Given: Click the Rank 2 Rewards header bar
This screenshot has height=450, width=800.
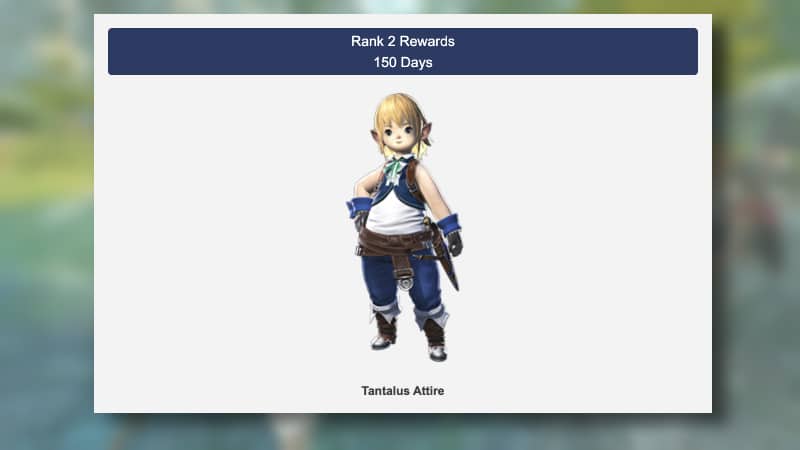Looking at the screenshot, I should [x=402, y=51].
